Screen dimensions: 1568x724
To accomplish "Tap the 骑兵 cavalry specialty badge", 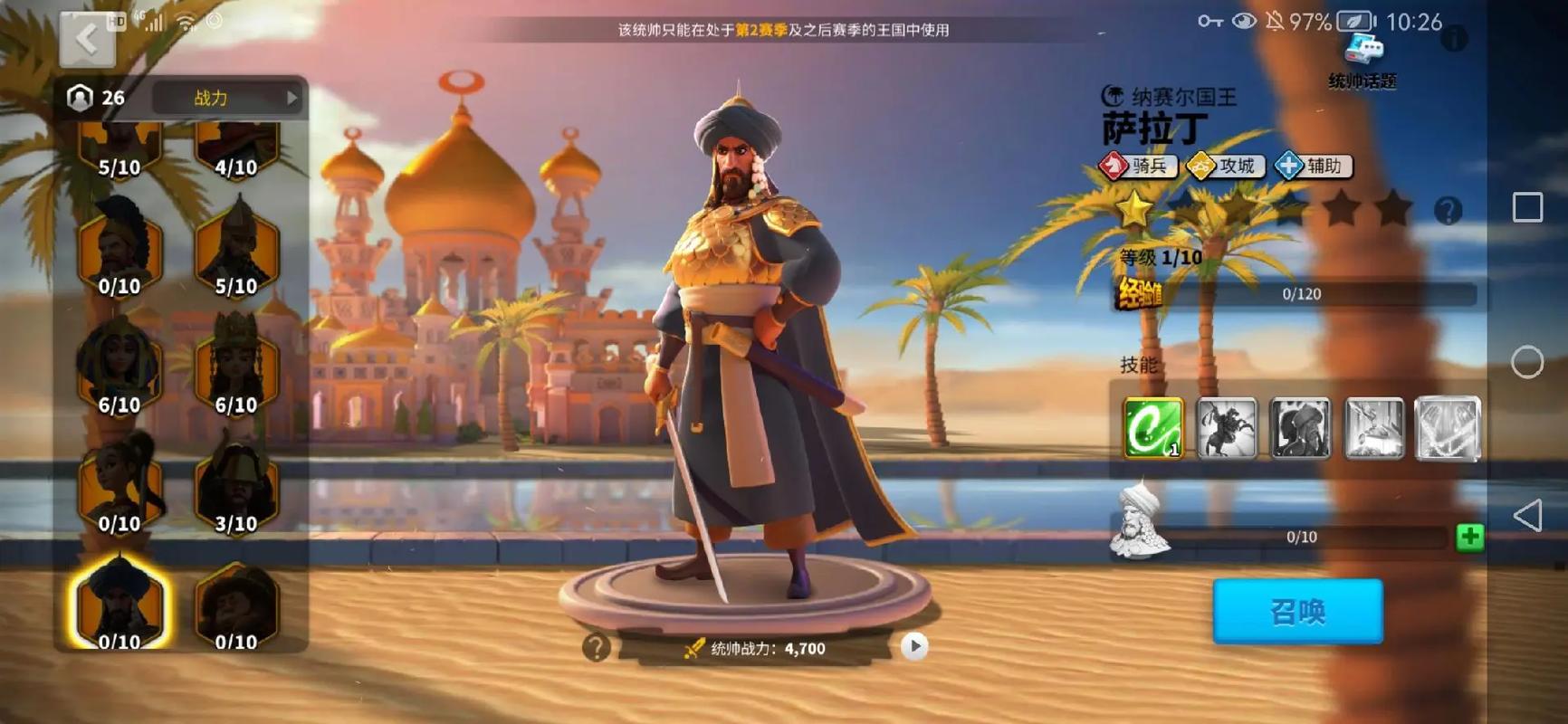I will click(1136, 166).
